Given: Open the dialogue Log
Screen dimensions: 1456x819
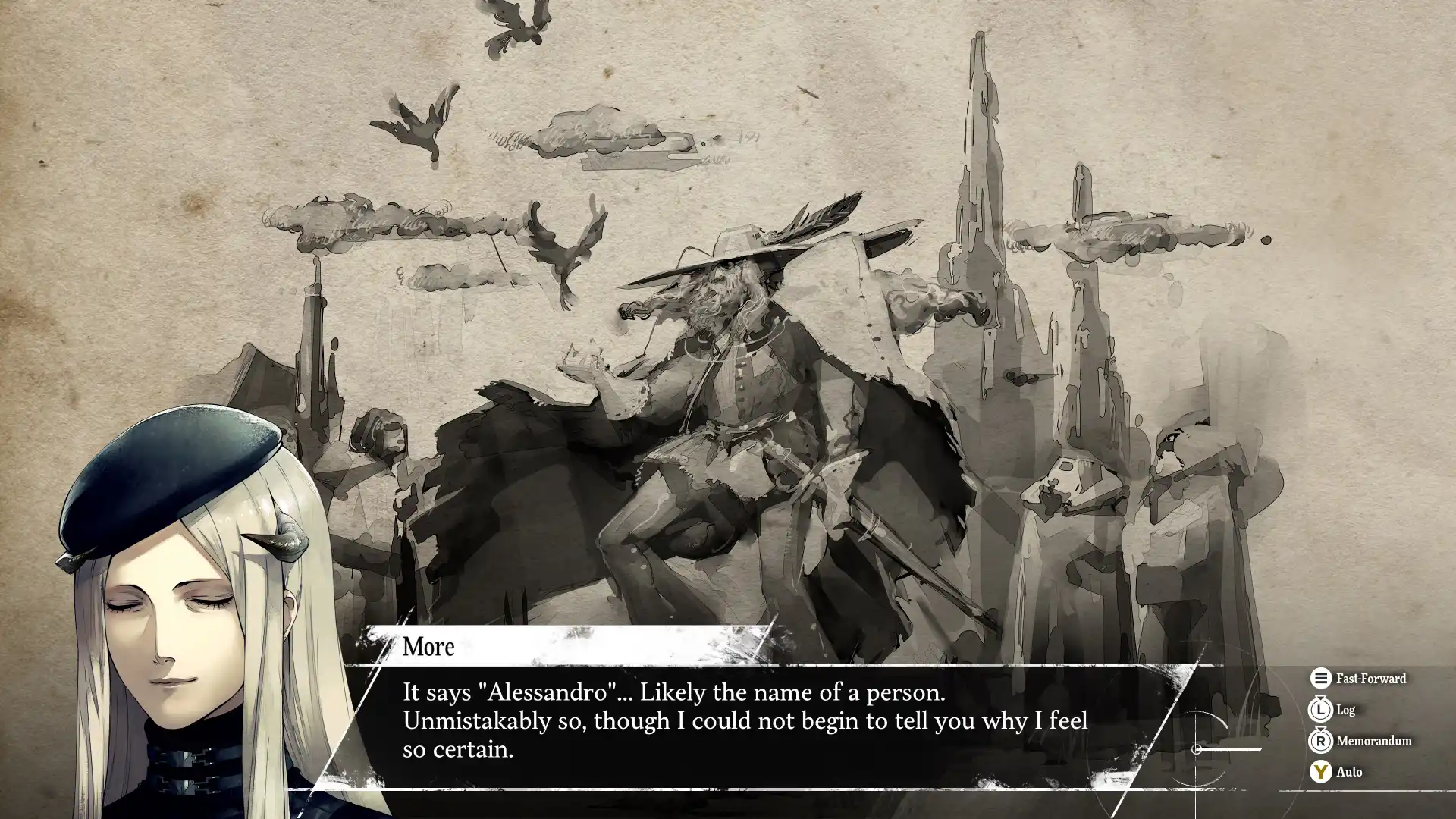Looking at the screenshot, I should [x=1333, y=710].
